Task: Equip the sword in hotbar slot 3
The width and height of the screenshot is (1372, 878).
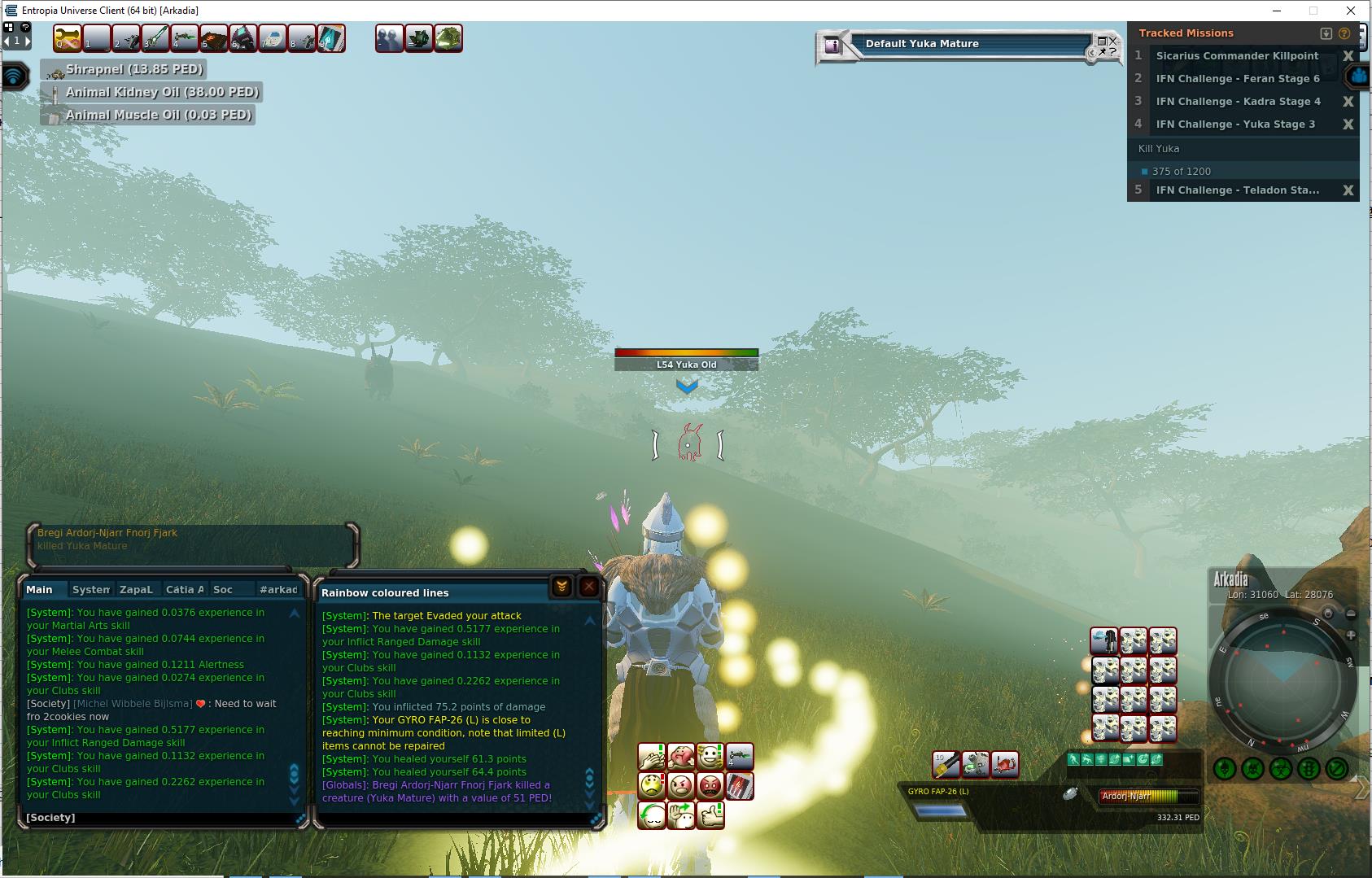Action: (155, 38)
